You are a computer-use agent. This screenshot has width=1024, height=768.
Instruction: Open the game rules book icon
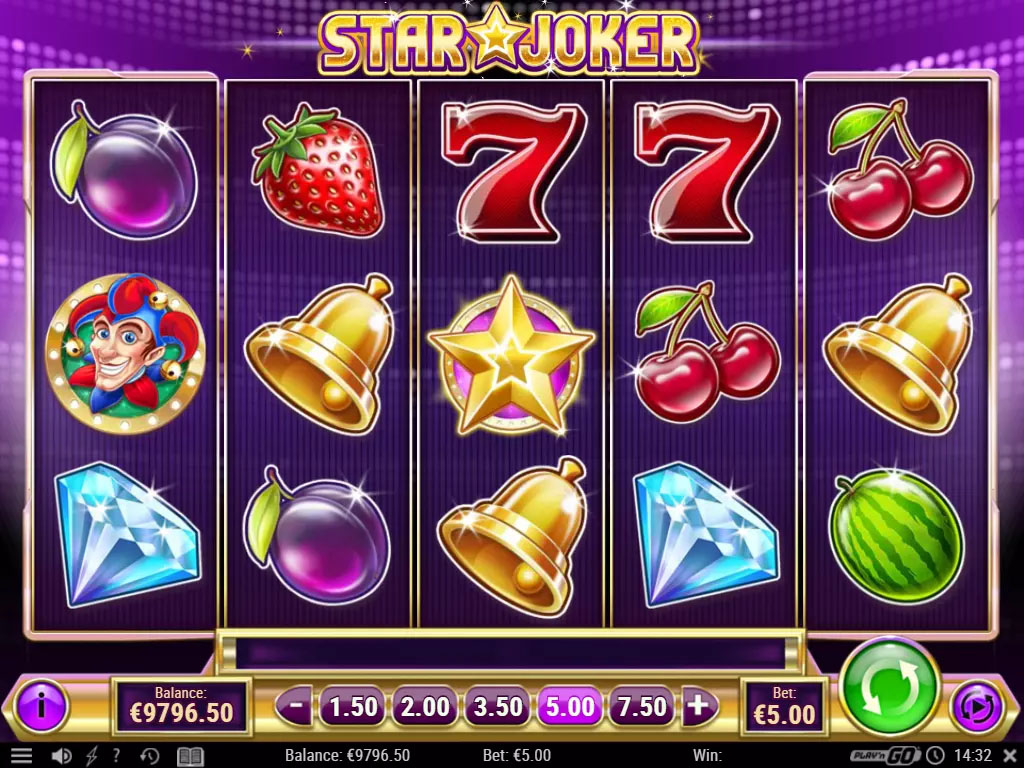[x=190, y=756]
